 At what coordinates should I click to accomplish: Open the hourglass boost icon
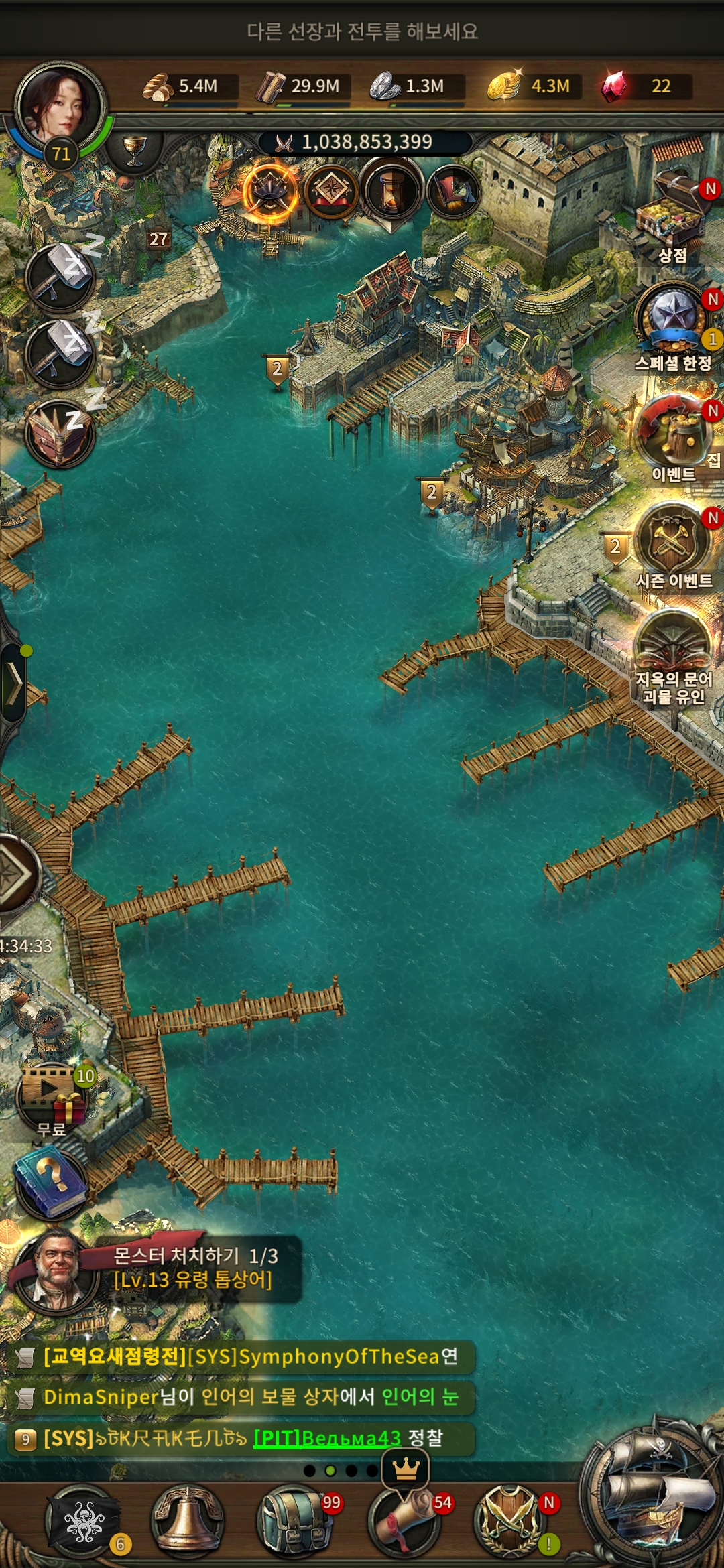pos(391,191)
